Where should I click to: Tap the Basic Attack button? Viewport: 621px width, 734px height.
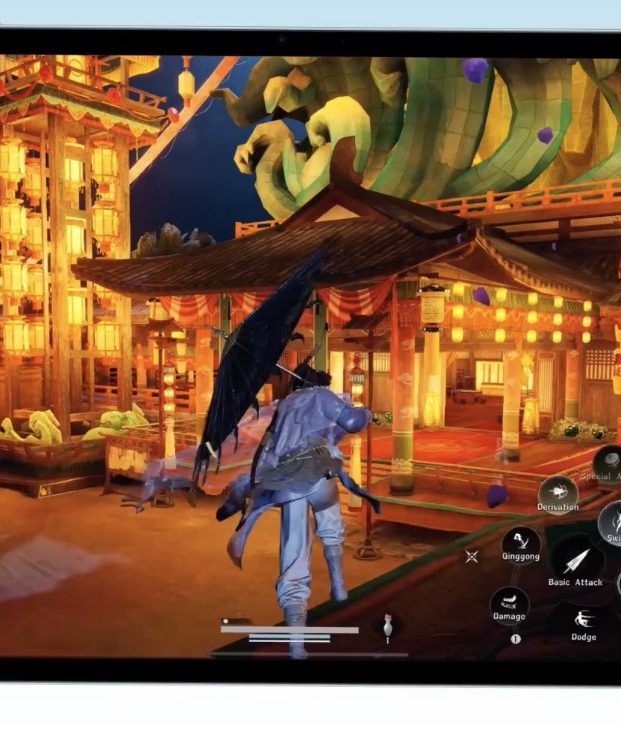575,558
